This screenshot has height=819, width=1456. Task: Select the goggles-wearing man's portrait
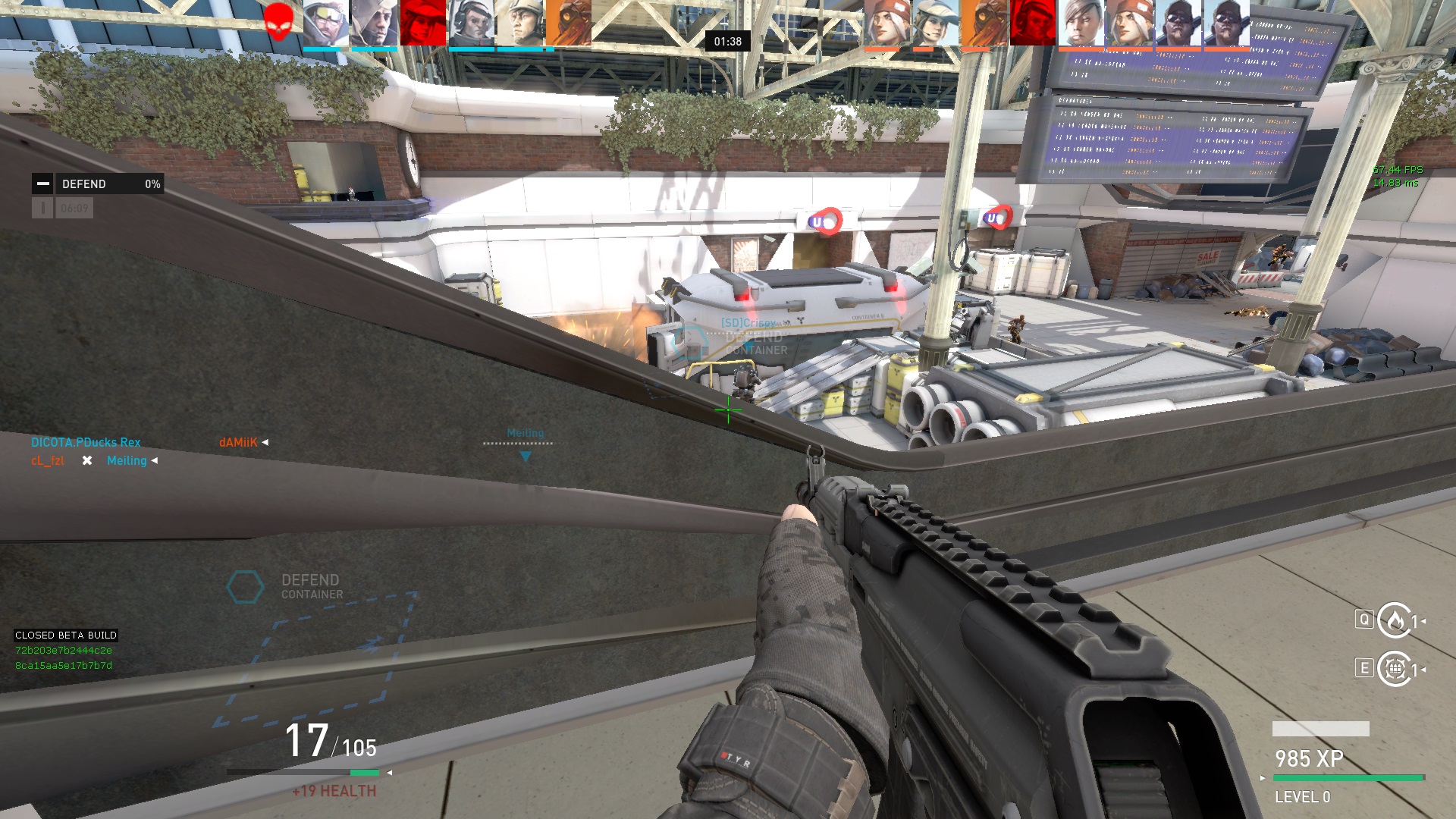tap(326, 23)
